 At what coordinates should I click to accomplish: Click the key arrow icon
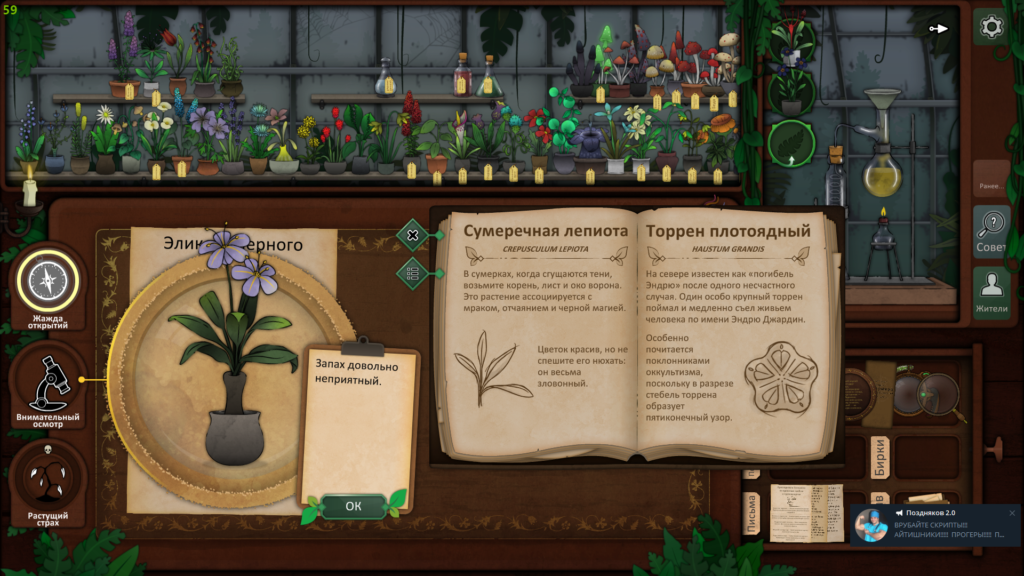938,28
